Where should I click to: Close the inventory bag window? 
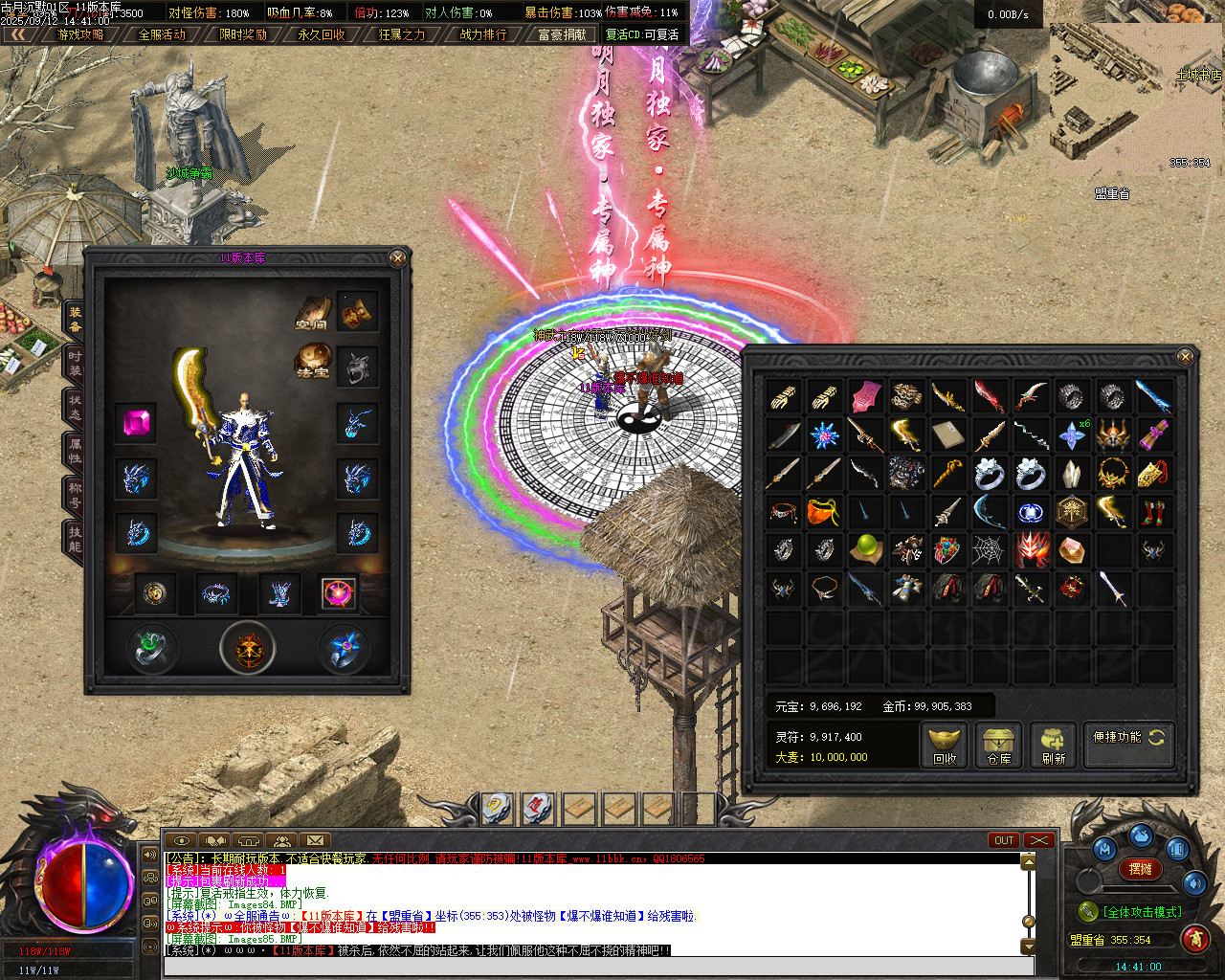click(1185, 357)
